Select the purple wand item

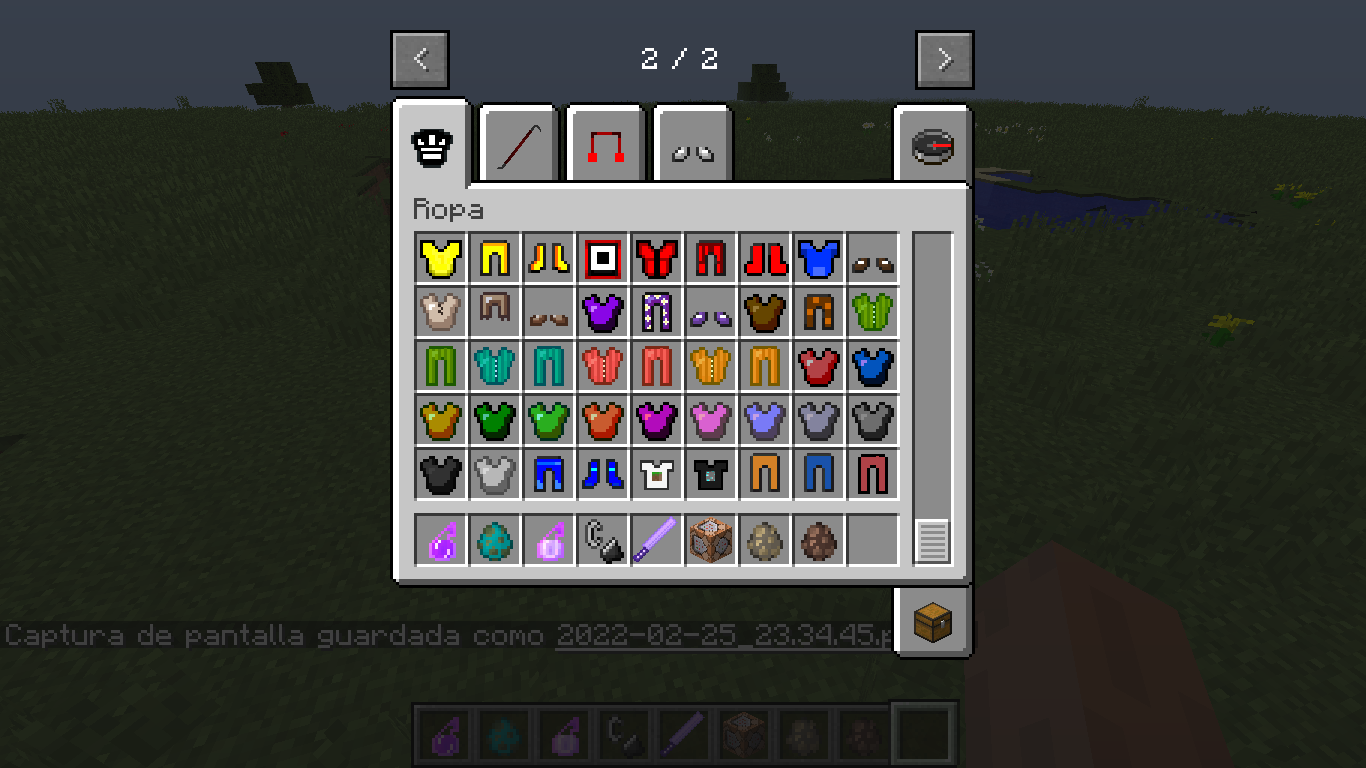(657, 540)
